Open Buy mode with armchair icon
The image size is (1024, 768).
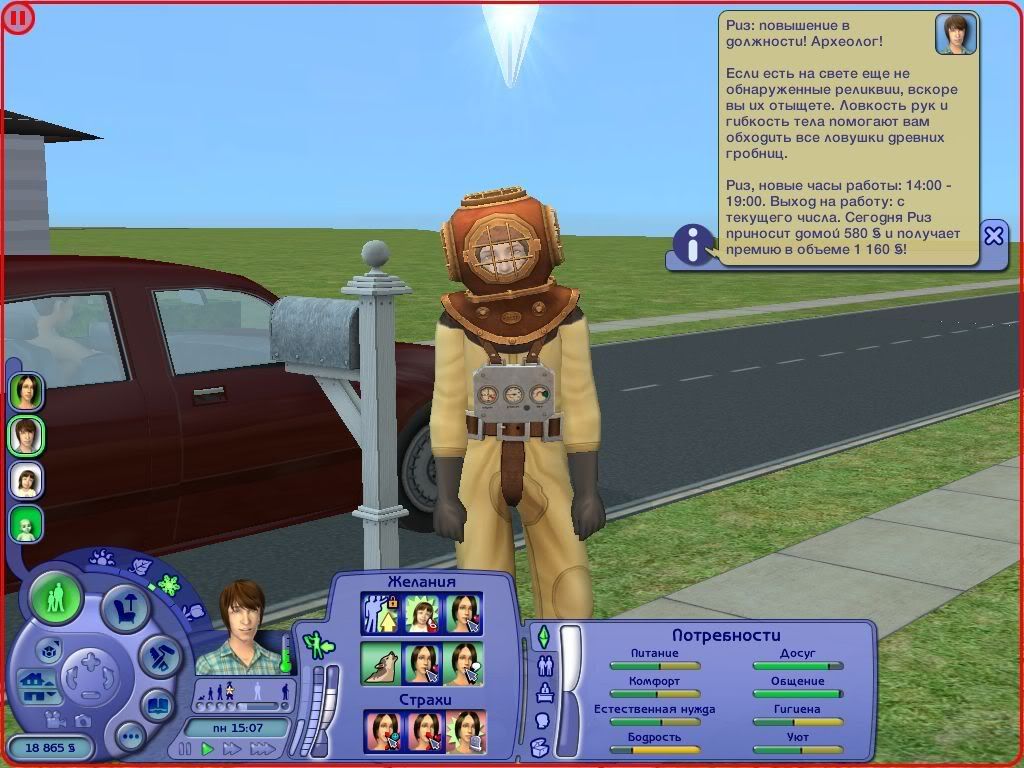pyautogui.click(x=126, y=608)
